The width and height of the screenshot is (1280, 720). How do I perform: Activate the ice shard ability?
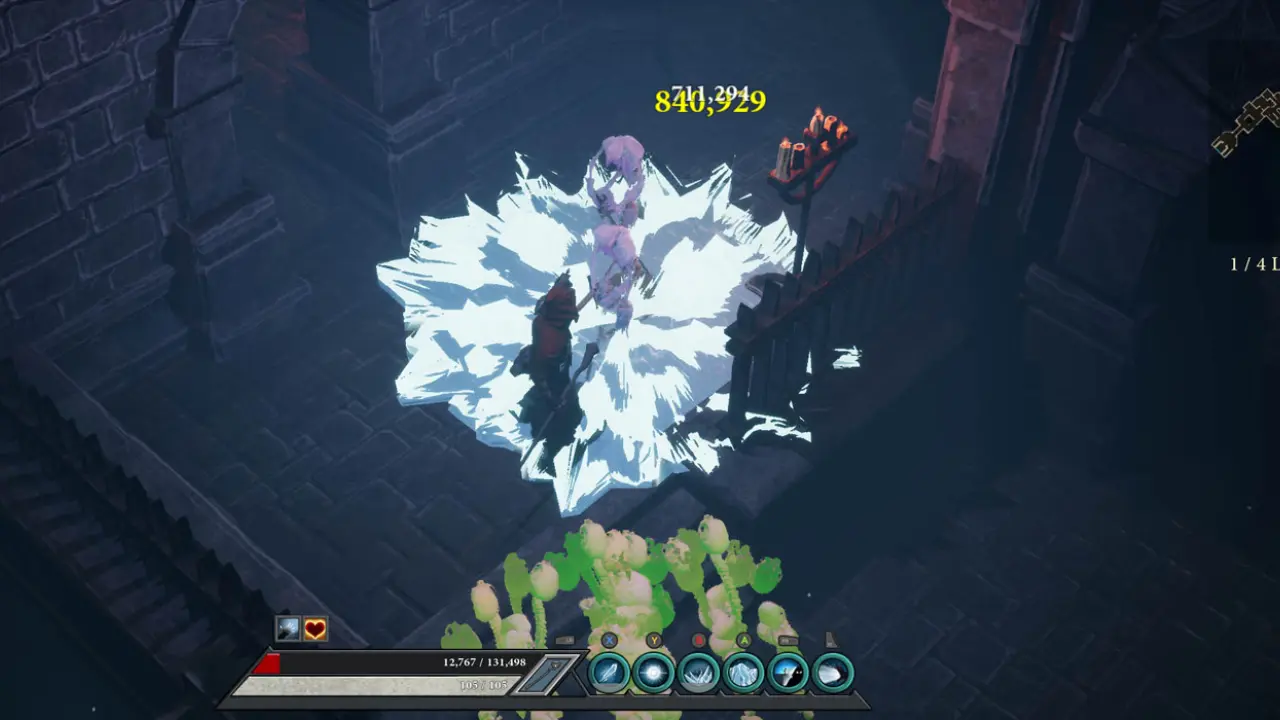coord(609,672)
